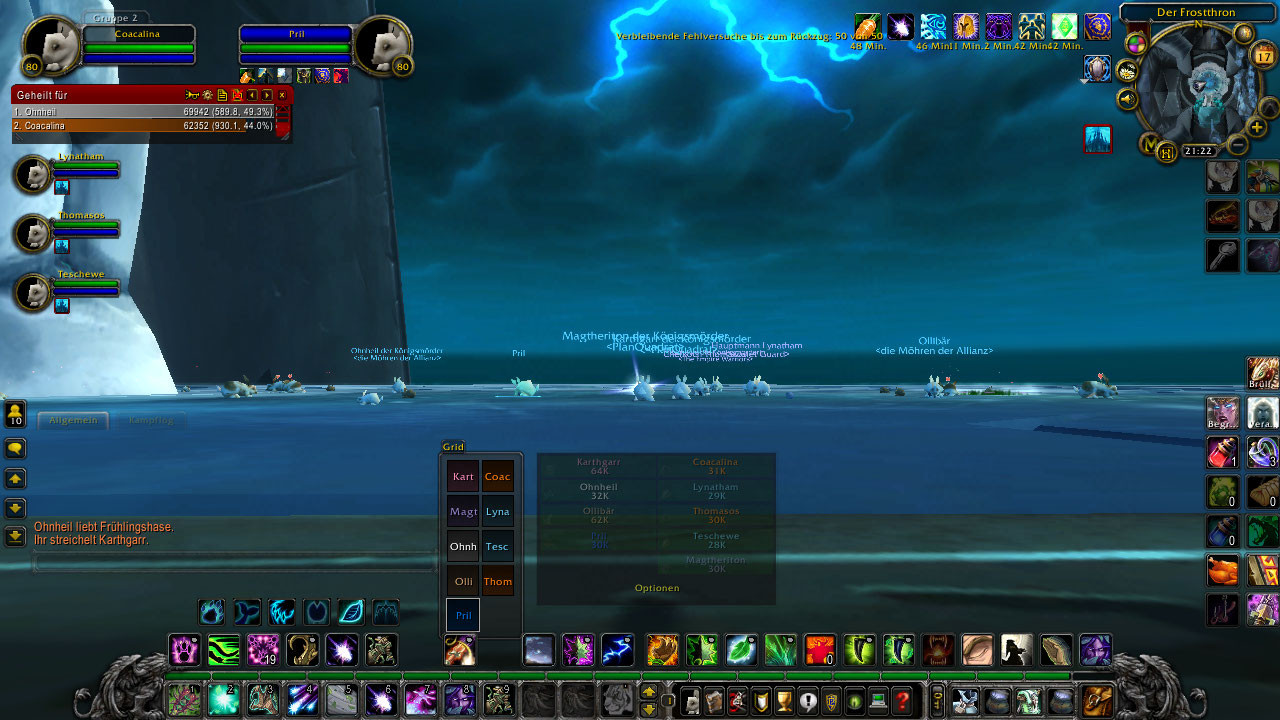Open Optionen in the health panel
This screenshot has width=1280, height=720.
tap(657, 588)
